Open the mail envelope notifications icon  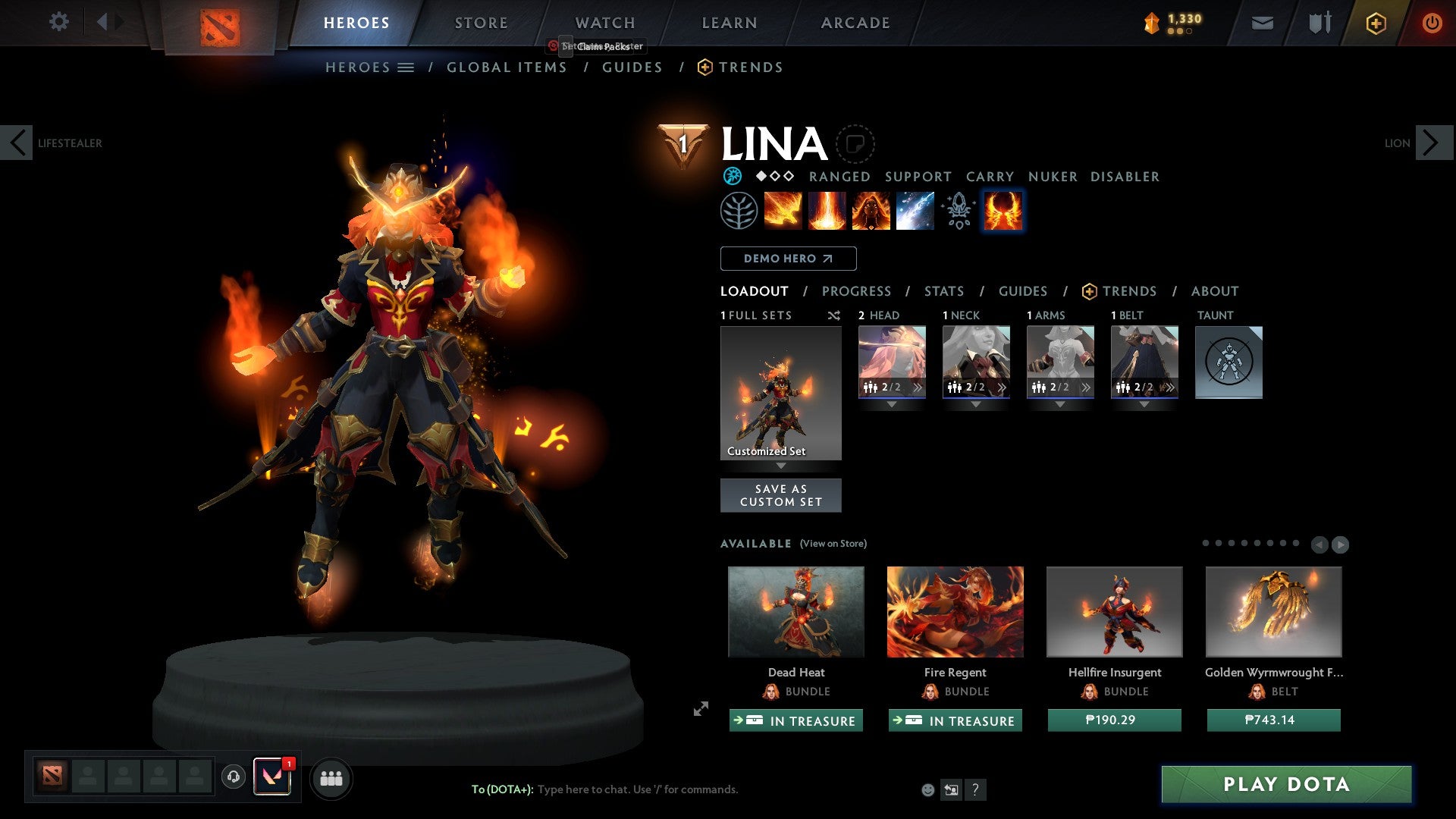pos(1263,22)
